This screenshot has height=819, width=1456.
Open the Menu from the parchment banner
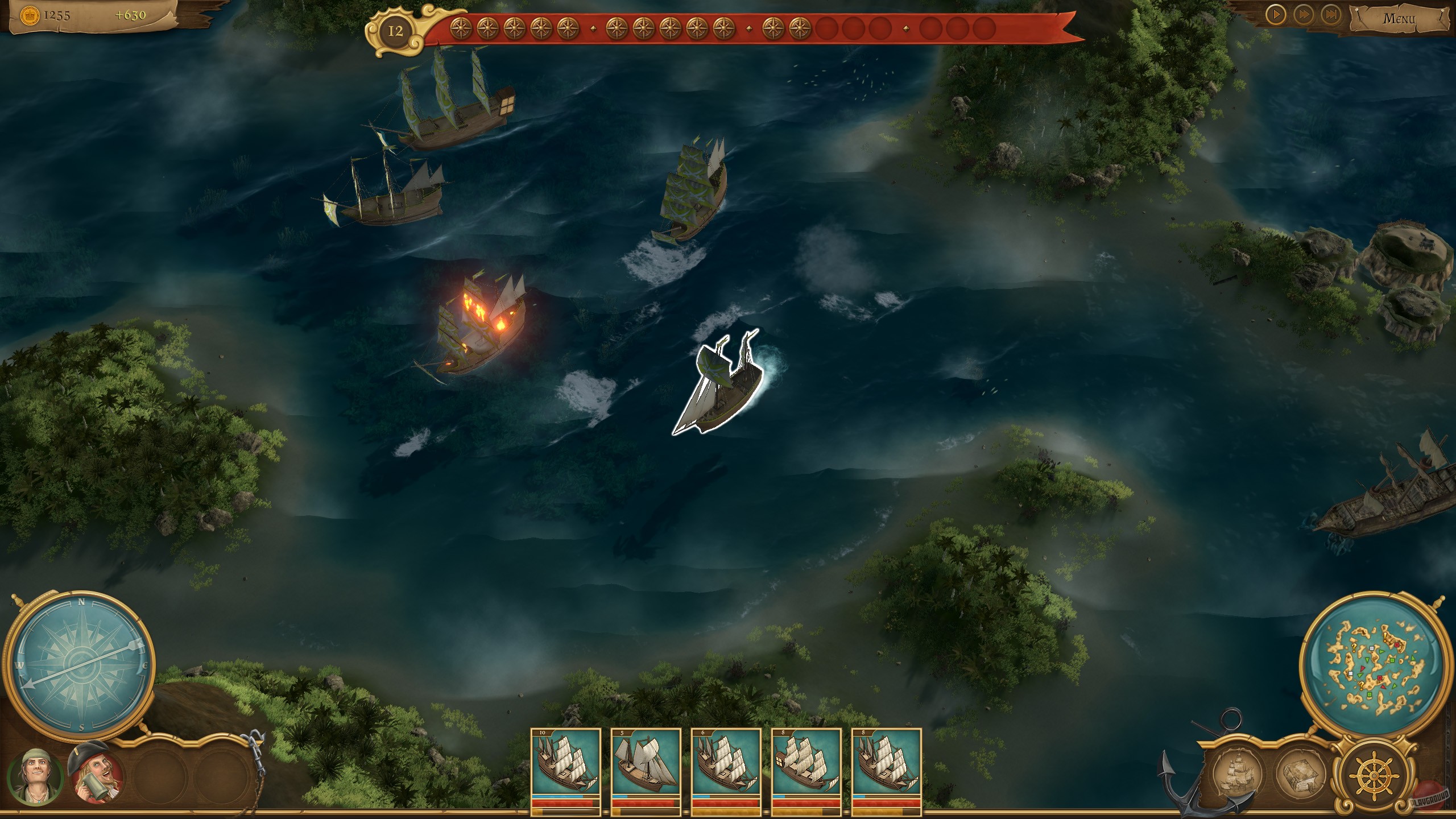point(1401,19)
